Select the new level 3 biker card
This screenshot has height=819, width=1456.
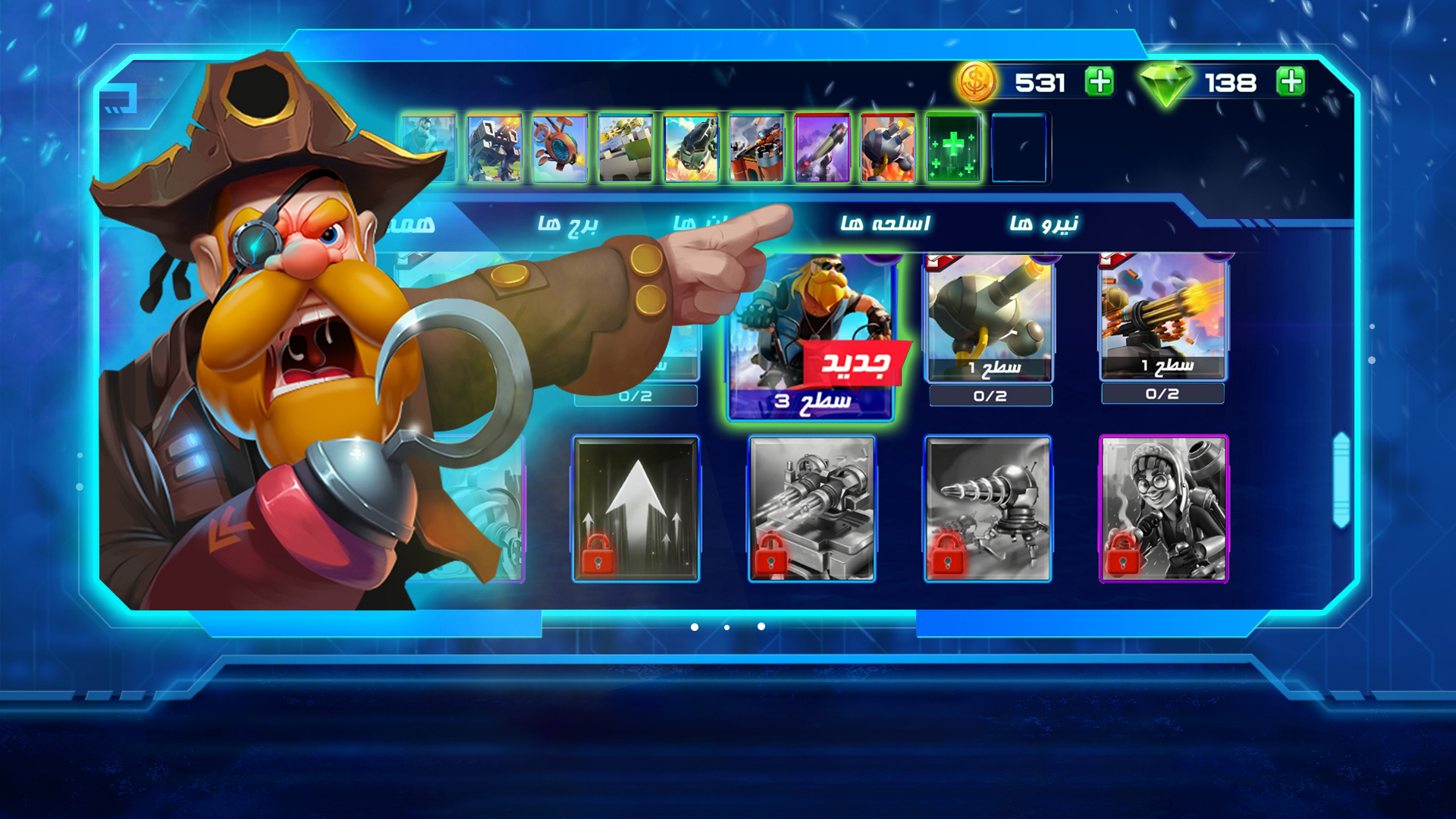[x=811, y=334]
